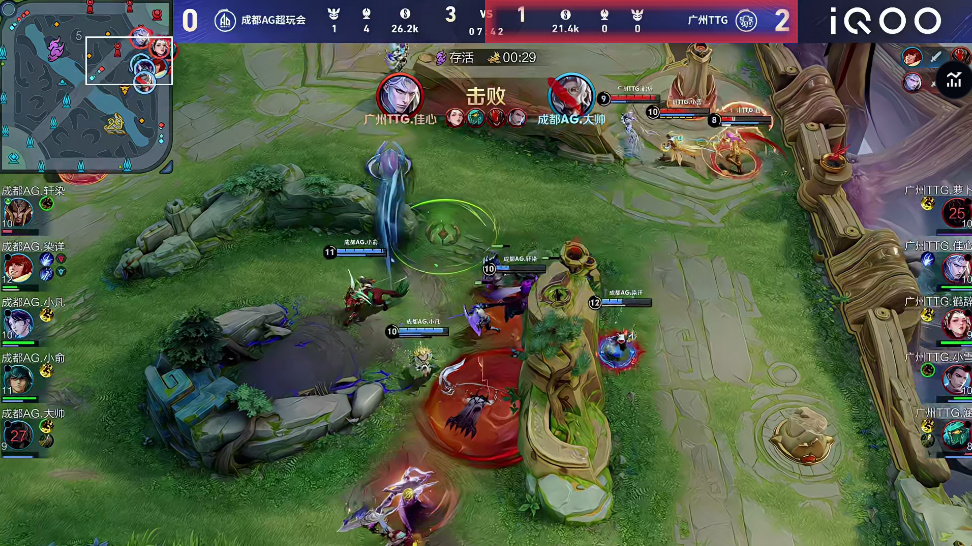This screenshot has height=546, width=972.
Task: Select the 广州TTG.鹤辞 hero portrait
Action: click(956, 322)
